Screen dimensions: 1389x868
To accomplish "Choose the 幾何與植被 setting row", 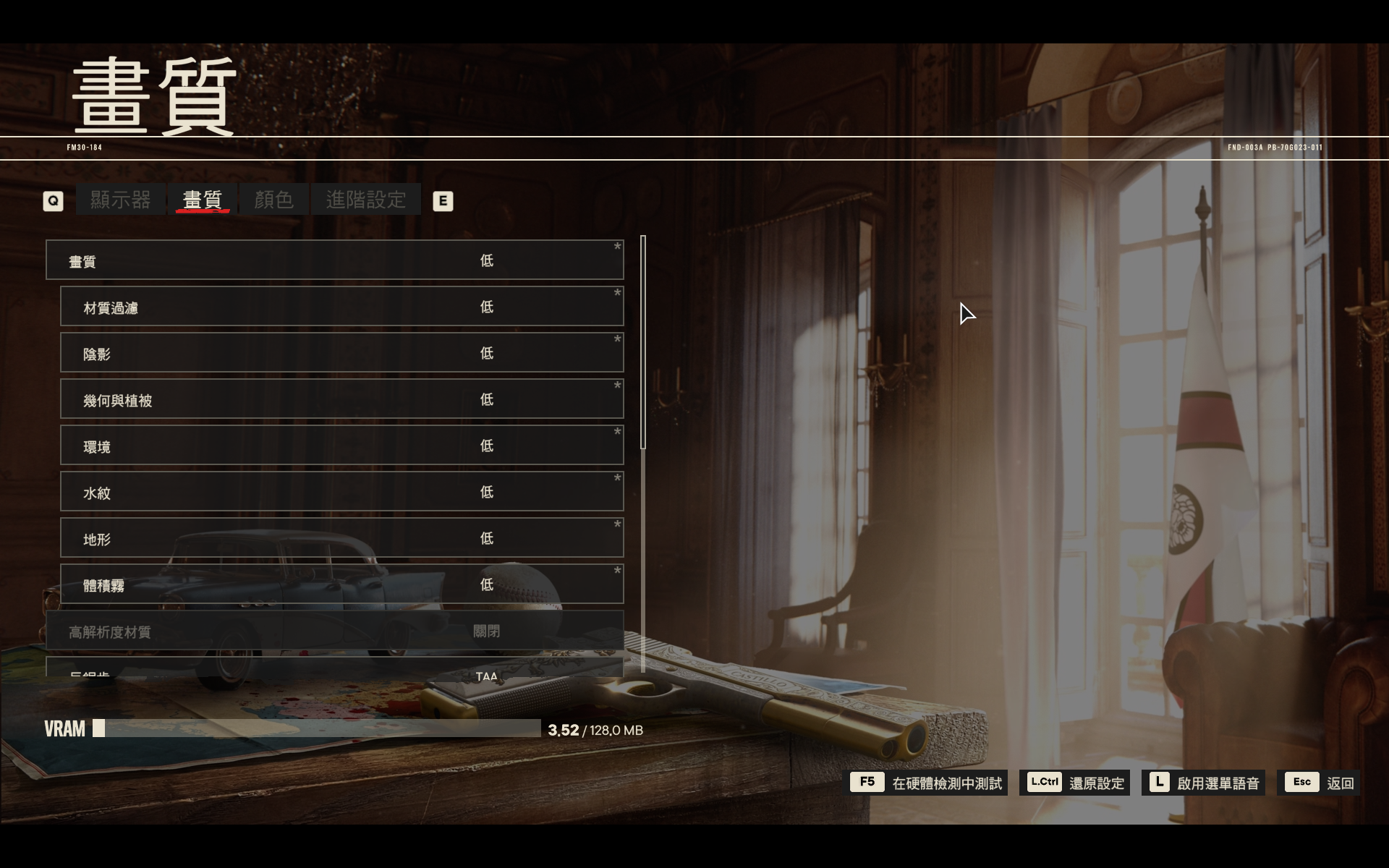I will pos(341,399).
